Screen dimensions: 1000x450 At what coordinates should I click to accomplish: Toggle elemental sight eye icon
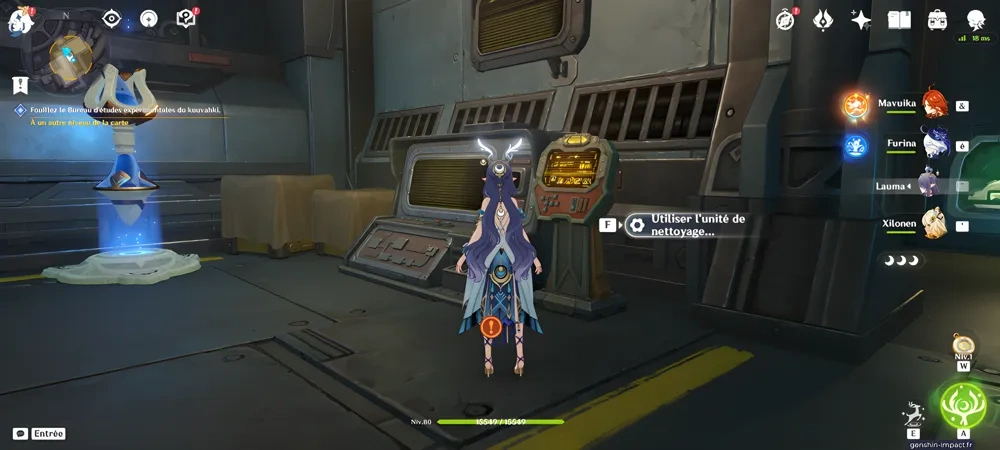[112, 19]
